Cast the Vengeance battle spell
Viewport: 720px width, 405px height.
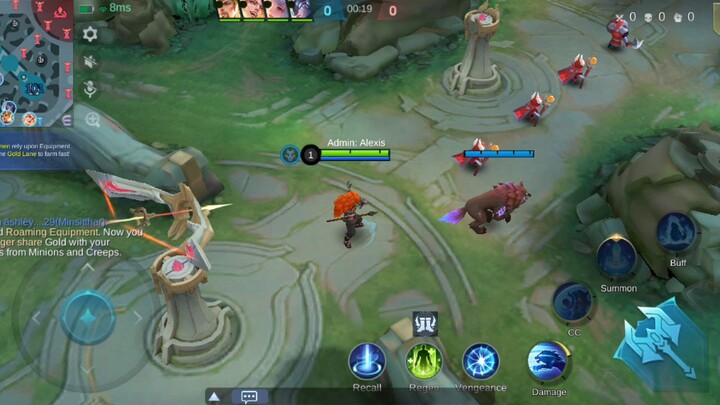pyautogui.click(x=481, y=361)
